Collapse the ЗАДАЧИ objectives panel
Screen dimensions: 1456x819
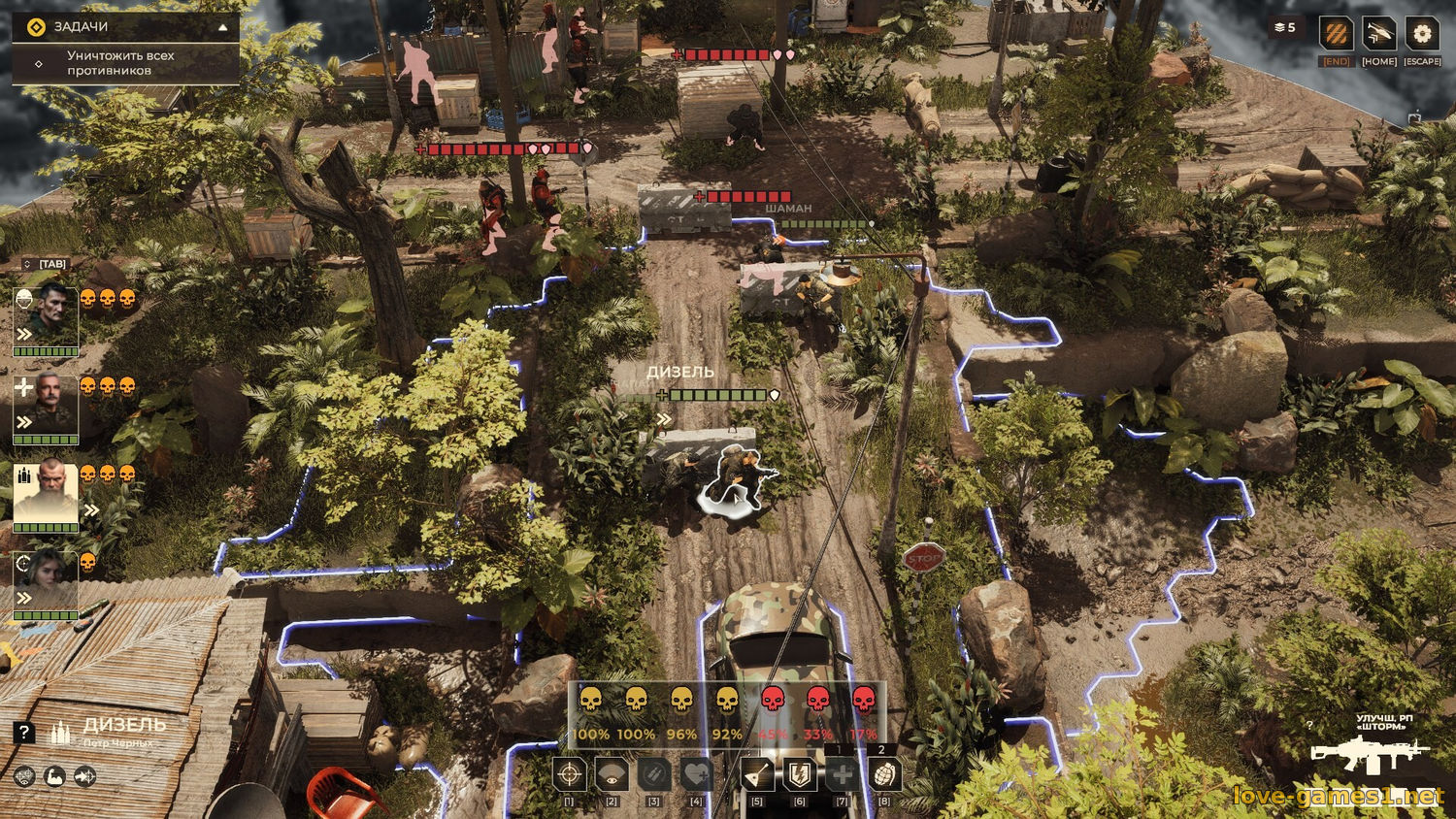223,27
